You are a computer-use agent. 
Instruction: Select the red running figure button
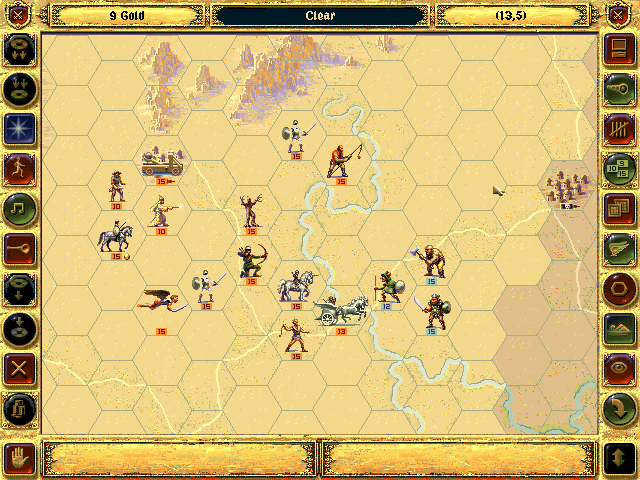20,168
